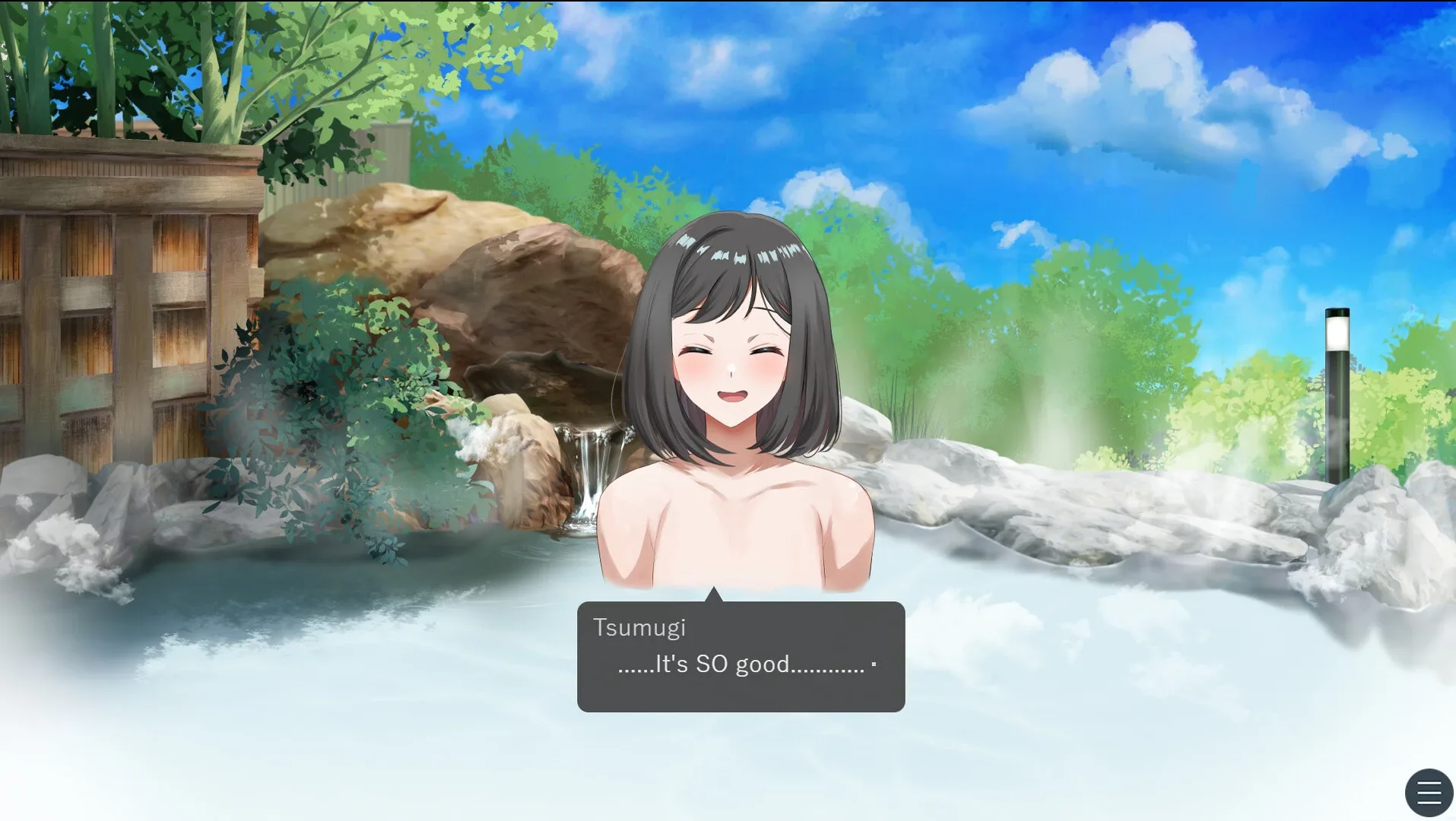Click the three-line menu button bottom-right
The image size is (1456, 821).
tap(1429, 792)
